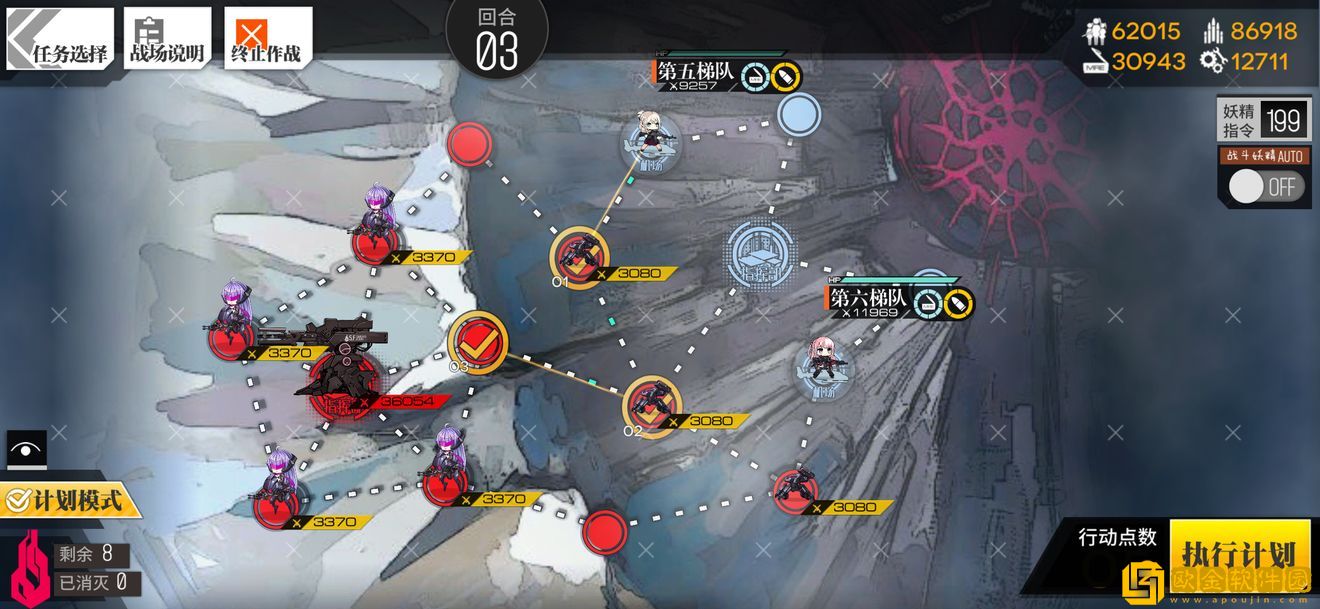The width and height of the screenshot is (1320, 609).
Task: Select the 第六梯队 echelon unit
Action: [x=826, y=367]
